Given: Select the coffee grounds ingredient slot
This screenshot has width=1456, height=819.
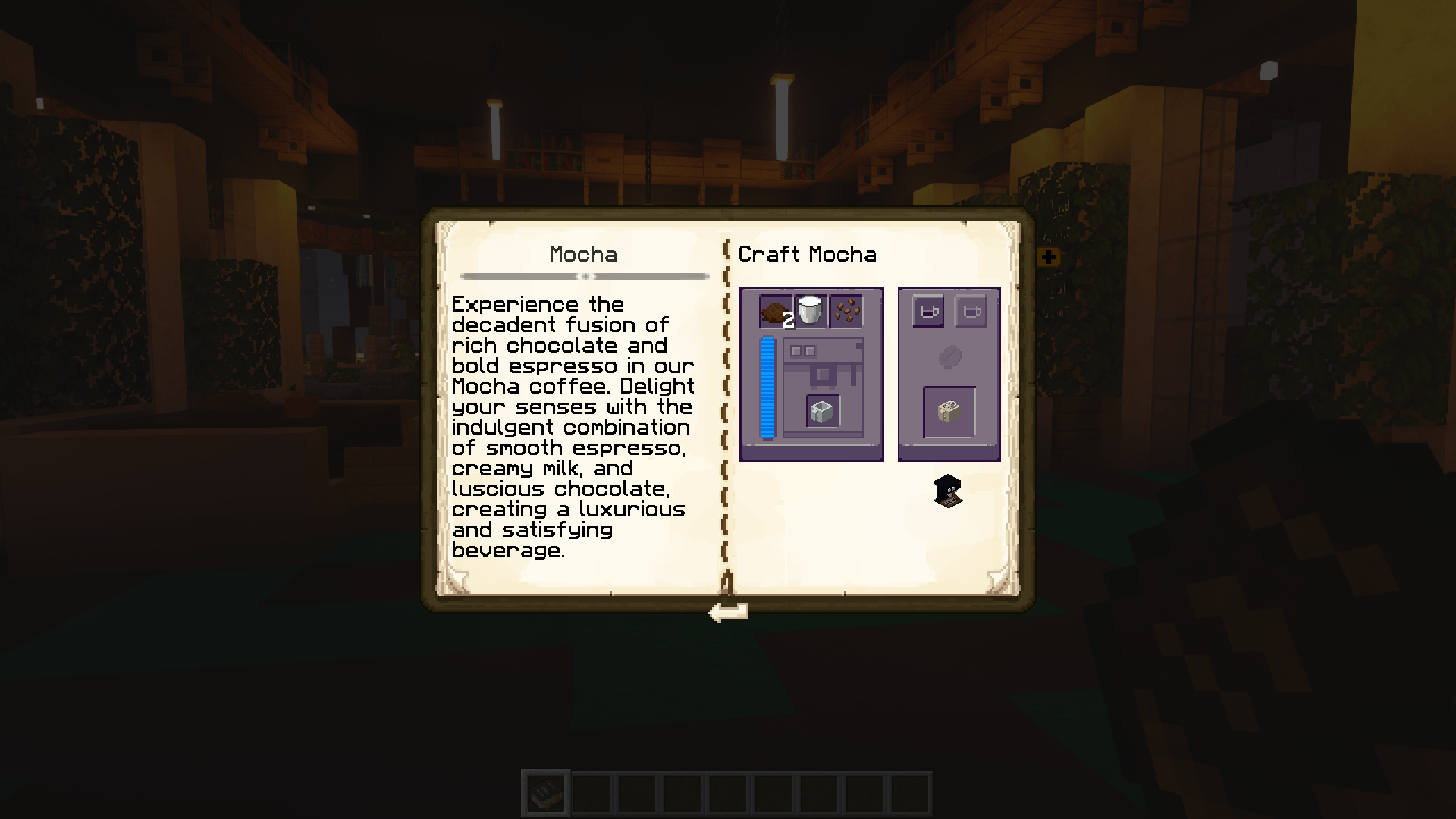Looking at the screenshot, I should 774,312.
